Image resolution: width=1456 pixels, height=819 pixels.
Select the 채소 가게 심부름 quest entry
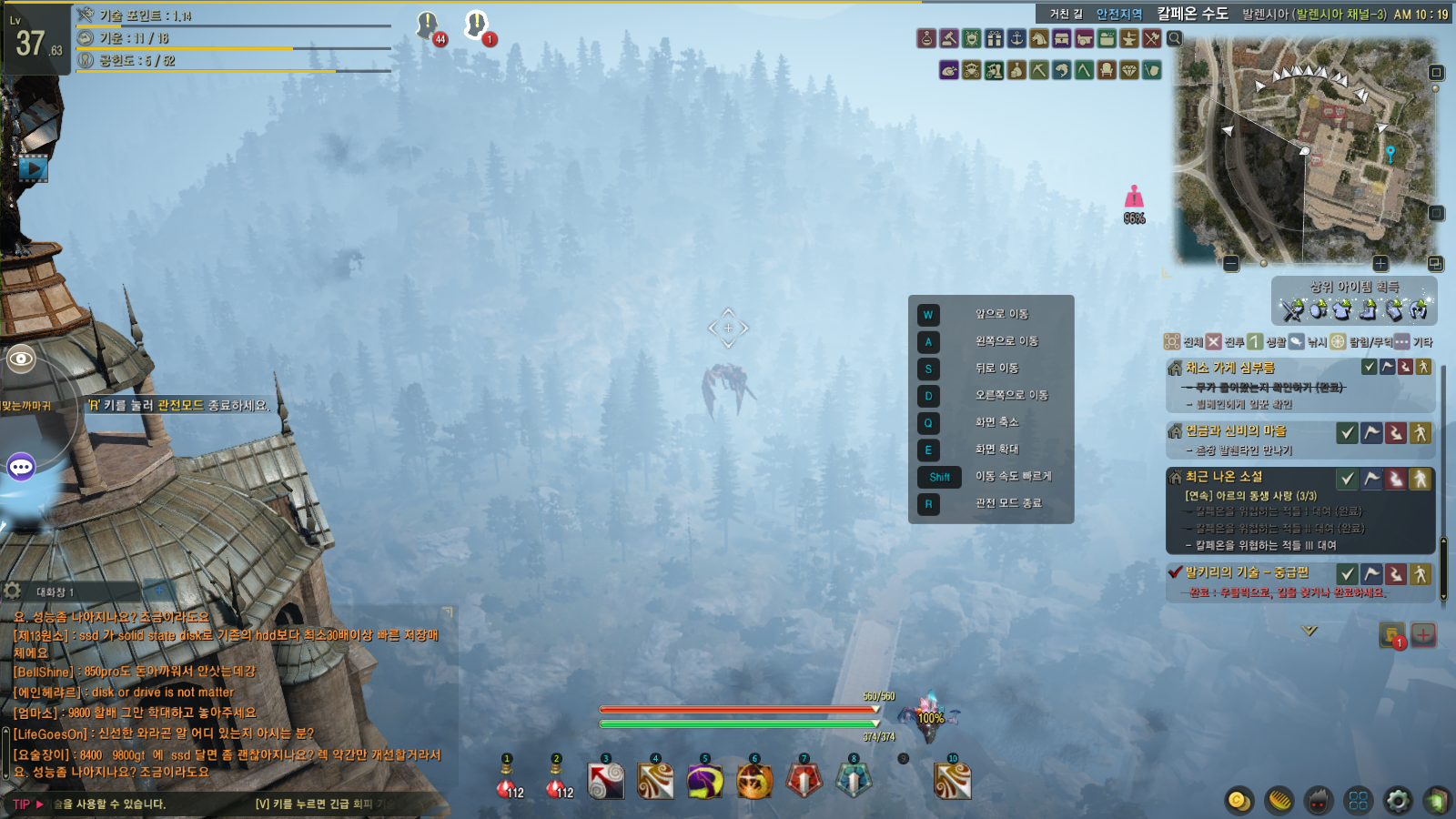[x=1230, y=368]
